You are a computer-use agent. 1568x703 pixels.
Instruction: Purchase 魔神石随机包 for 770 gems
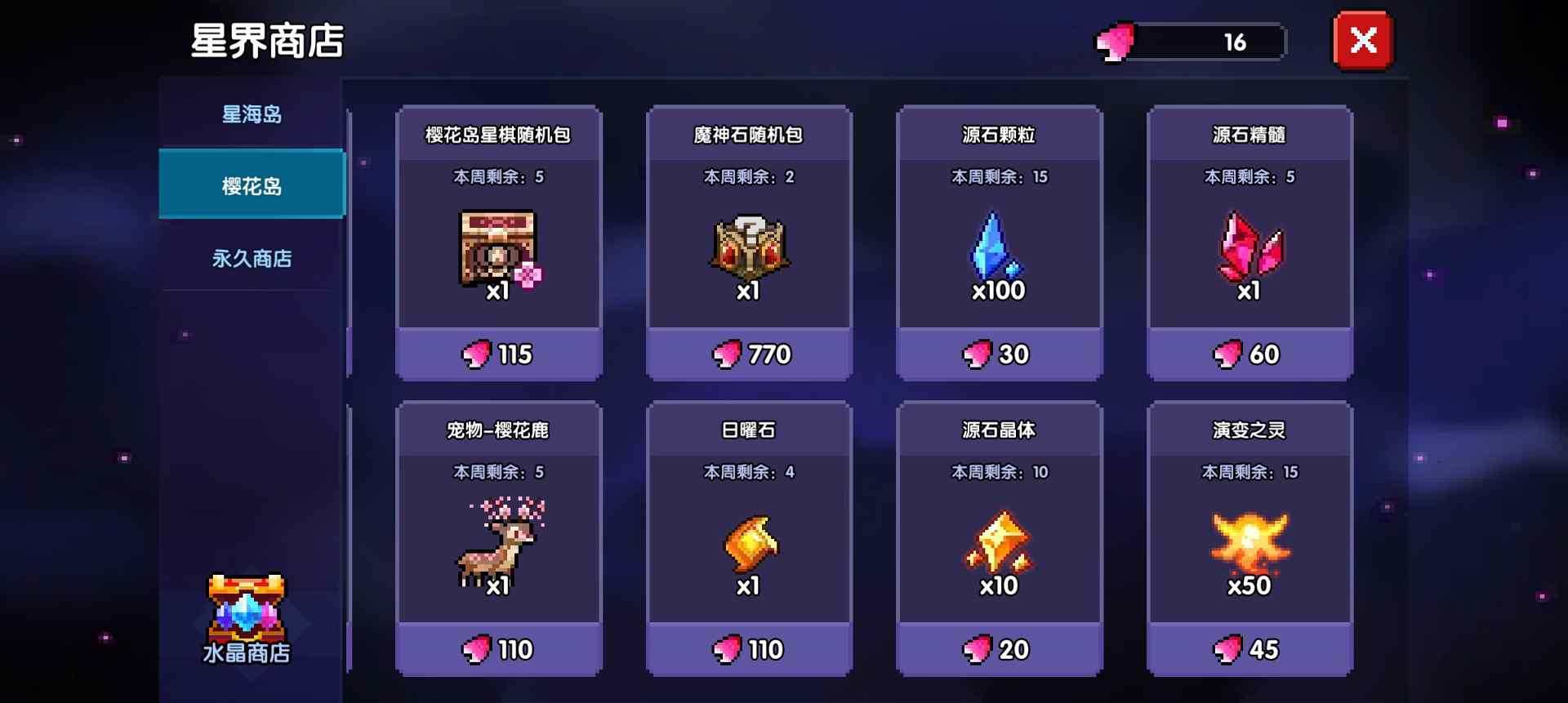[x=748, y=354]
